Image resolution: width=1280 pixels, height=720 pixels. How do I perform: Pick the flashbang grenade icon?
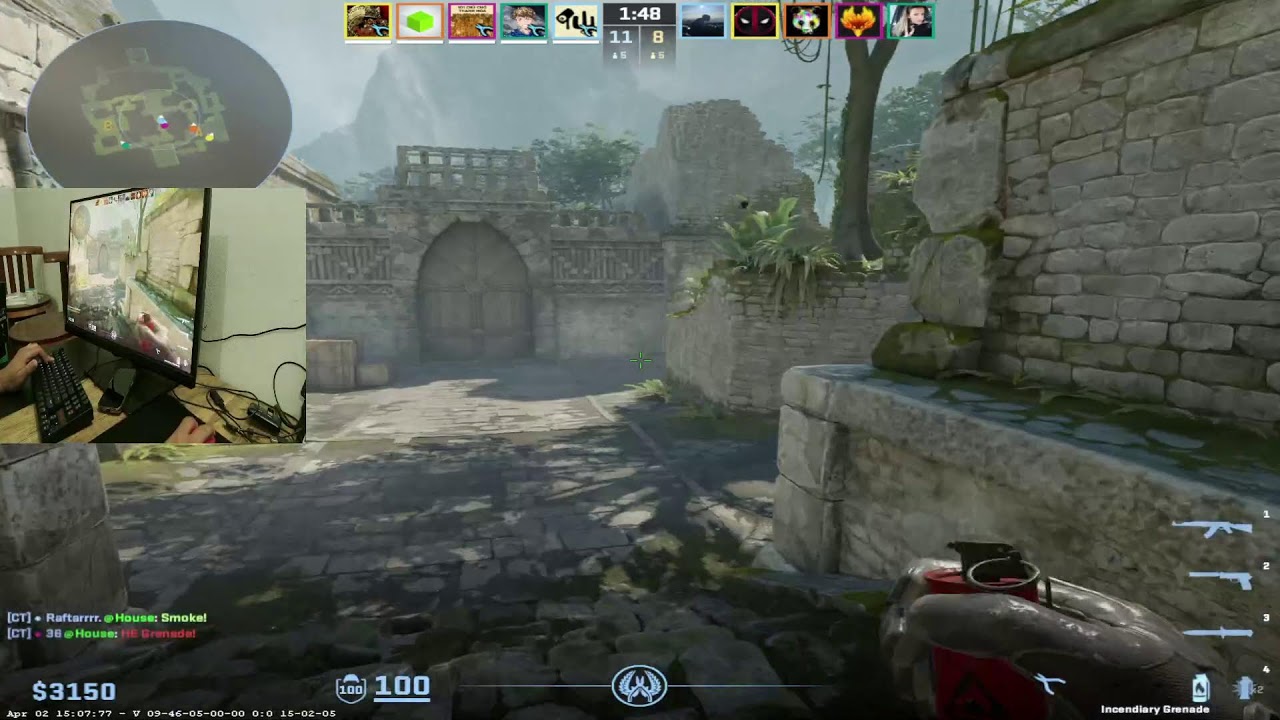pyautogui.click(x=1244, y=687)
